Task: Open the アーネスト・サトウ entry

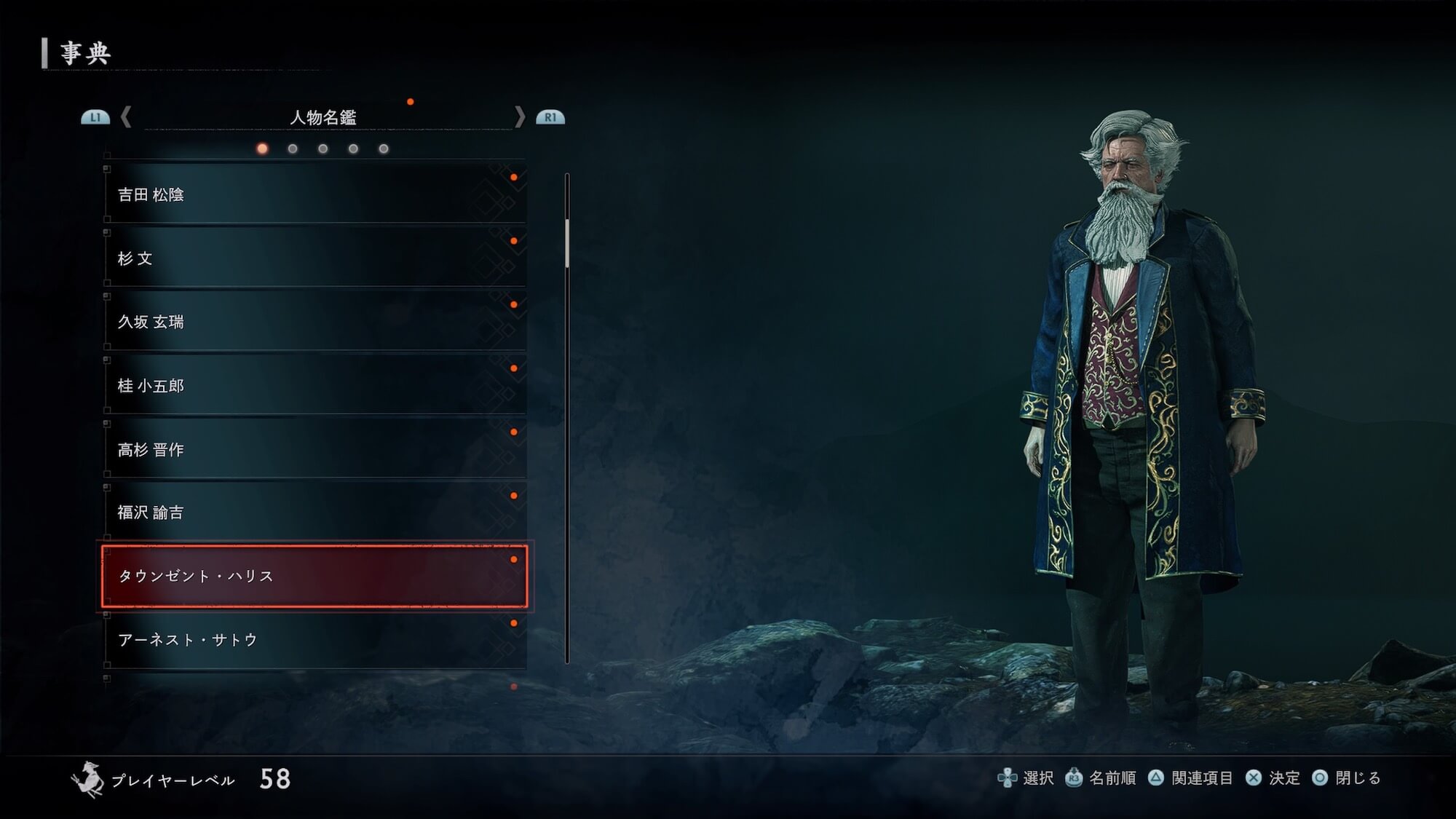Action: (x=314, y=639)
